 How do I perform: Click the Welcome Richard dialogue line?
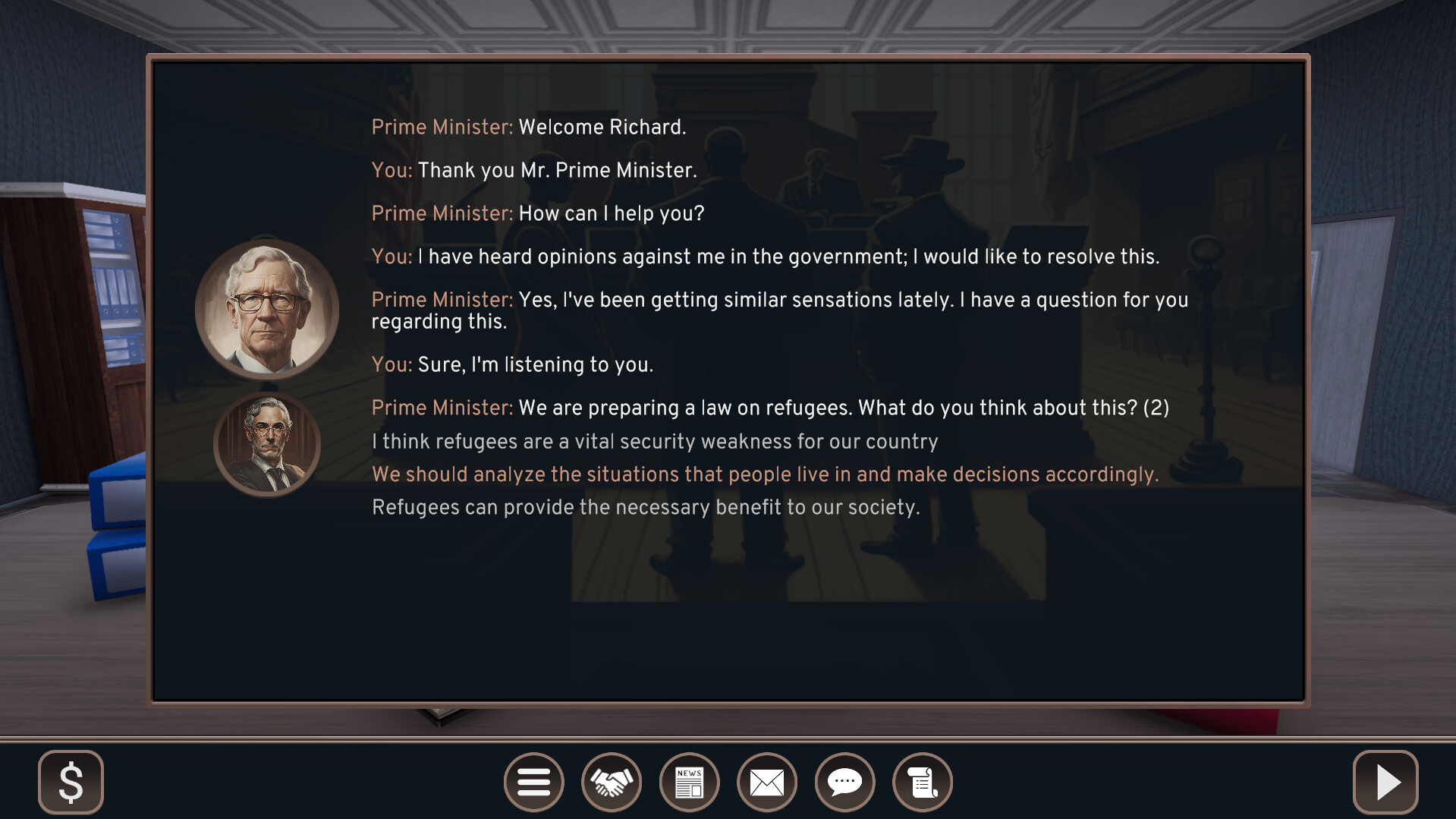(529, 128)
